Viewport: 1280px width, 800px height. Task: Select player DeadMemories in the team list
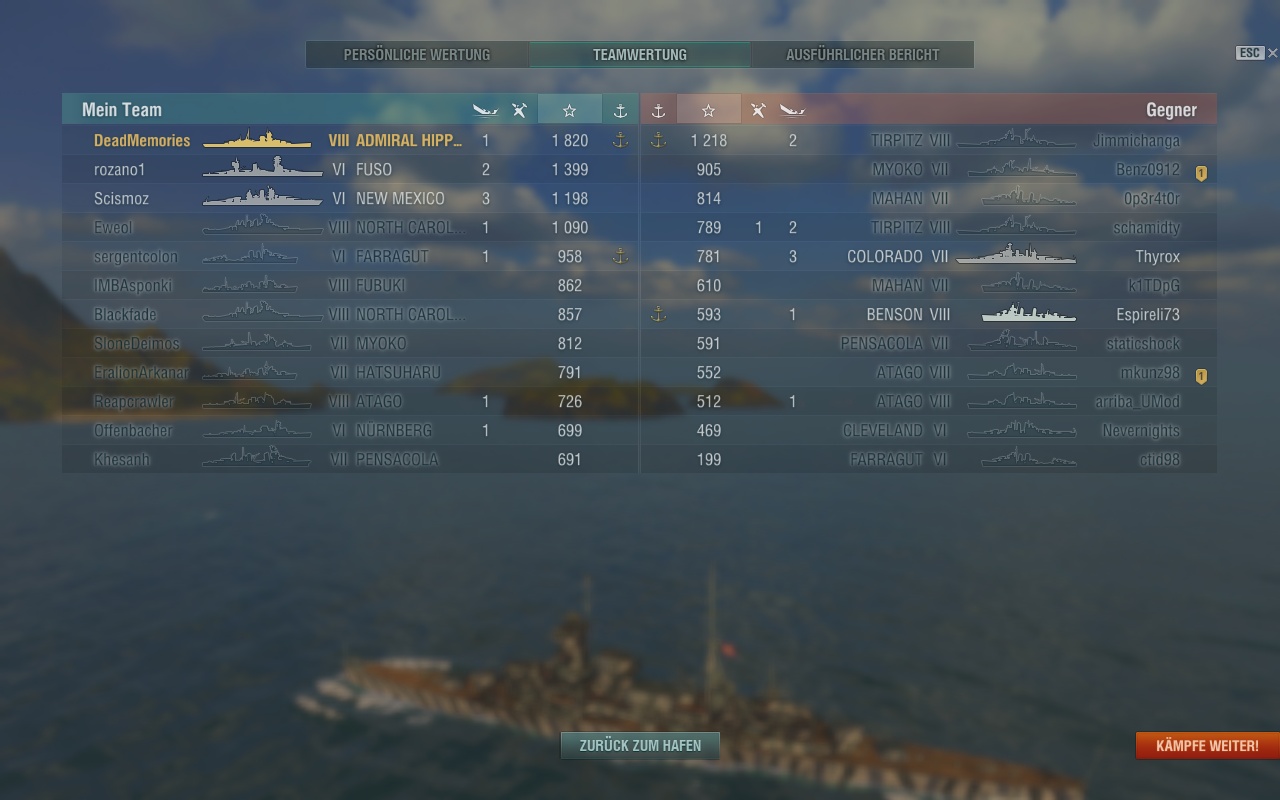click(142, 141)
